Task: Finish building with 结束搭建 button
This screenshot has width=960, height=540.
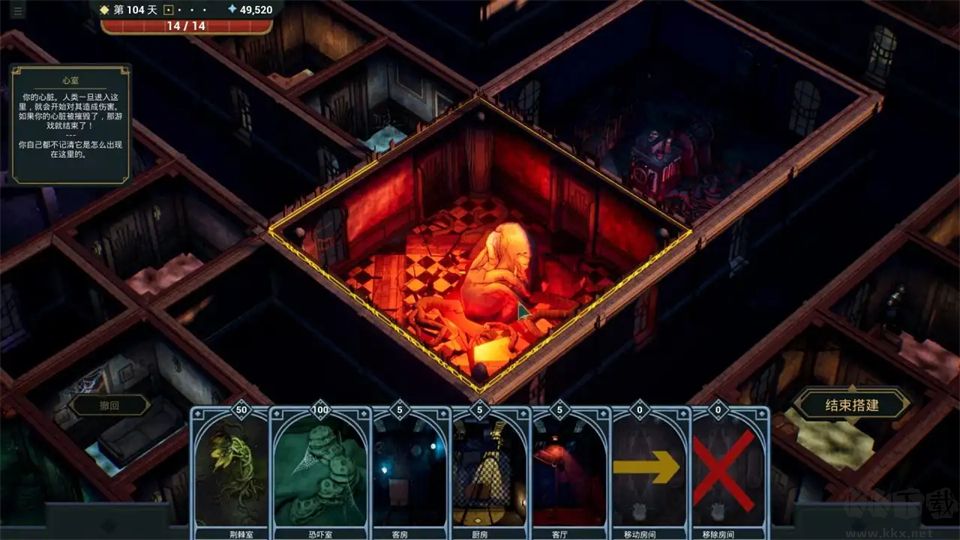Action: (852, 405)
